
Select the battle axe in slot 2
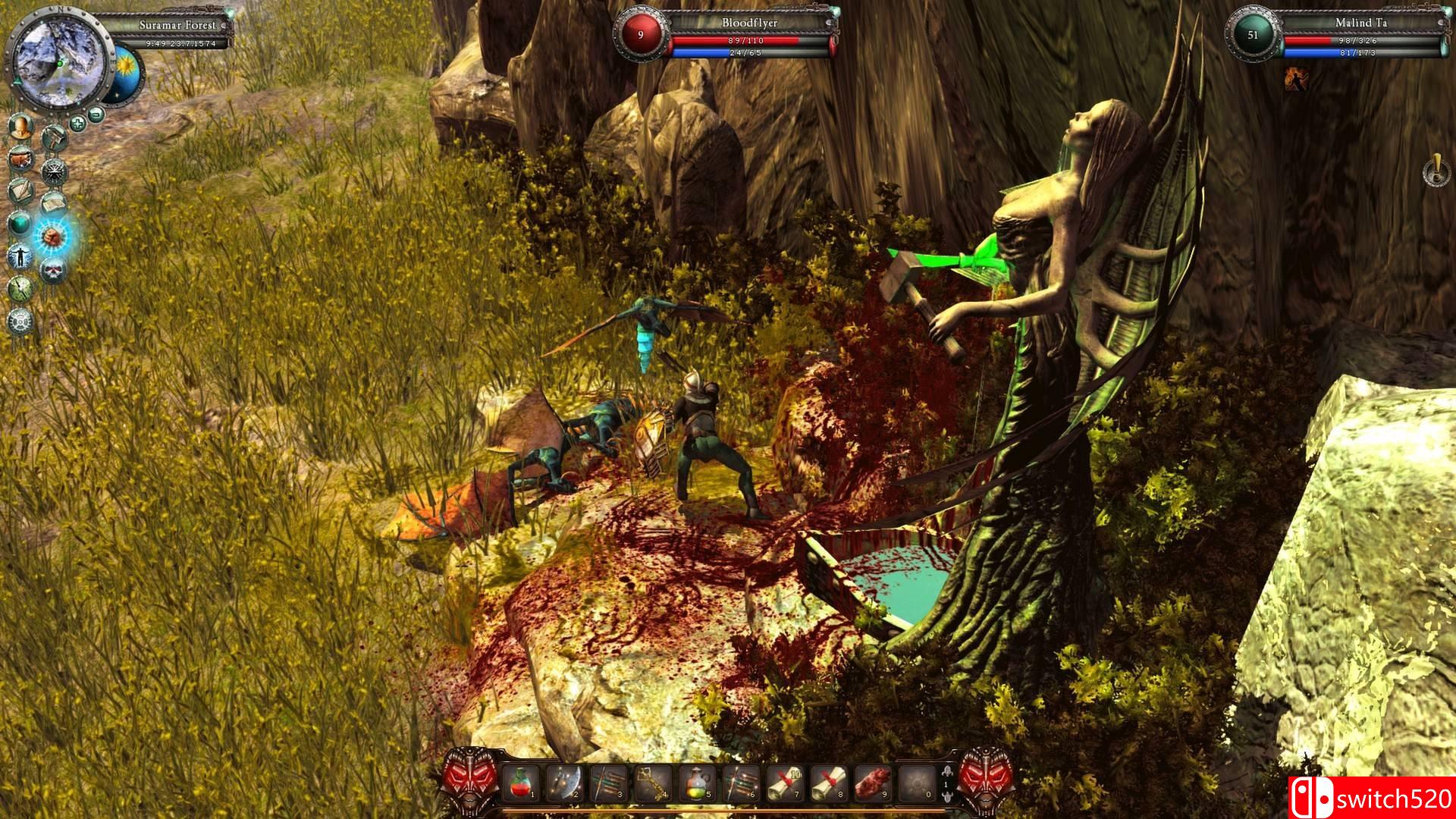pyautogui.click(x=565, y=782)
